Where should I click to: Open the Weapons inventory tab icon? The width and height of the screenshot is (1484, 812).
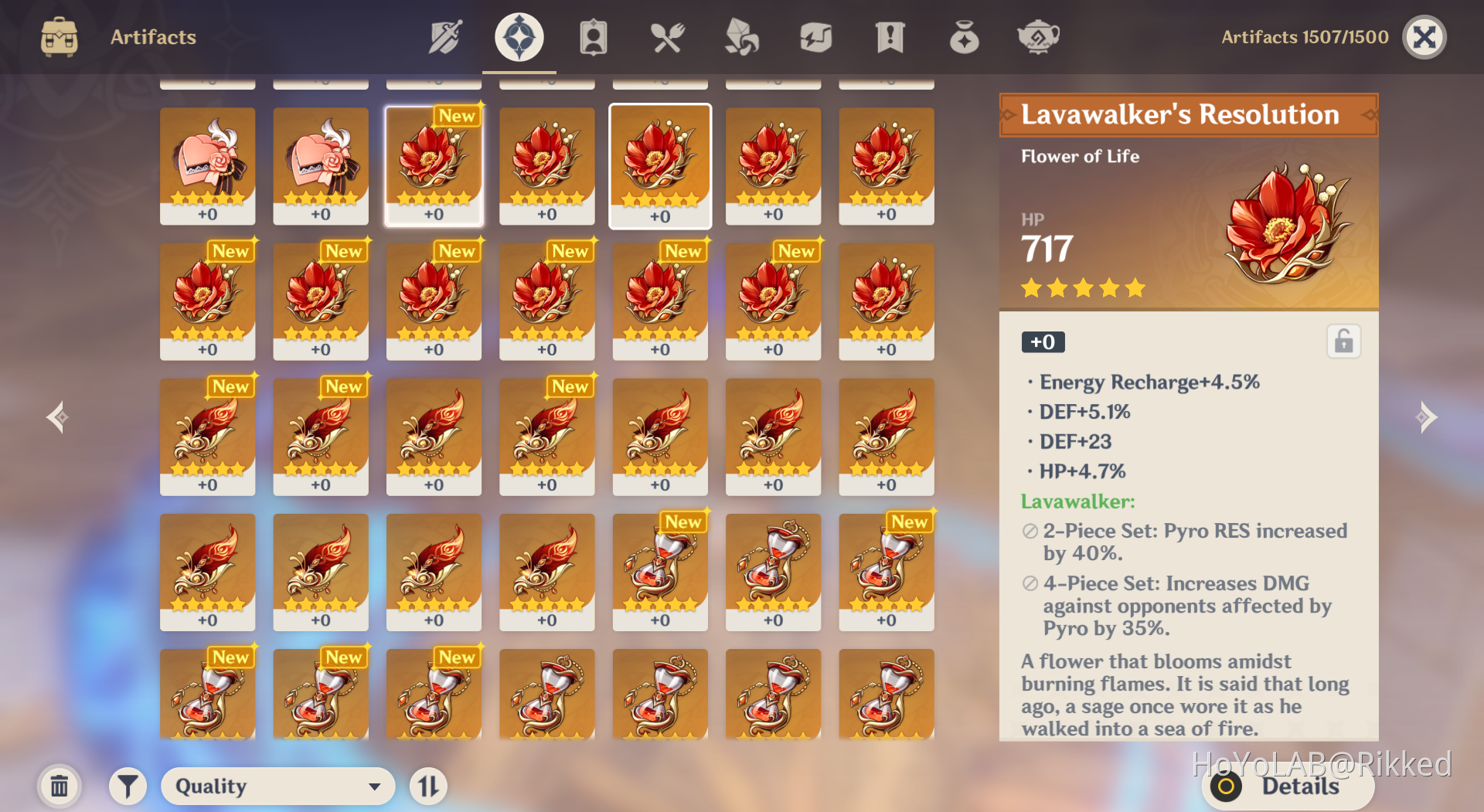coord(444,36)
